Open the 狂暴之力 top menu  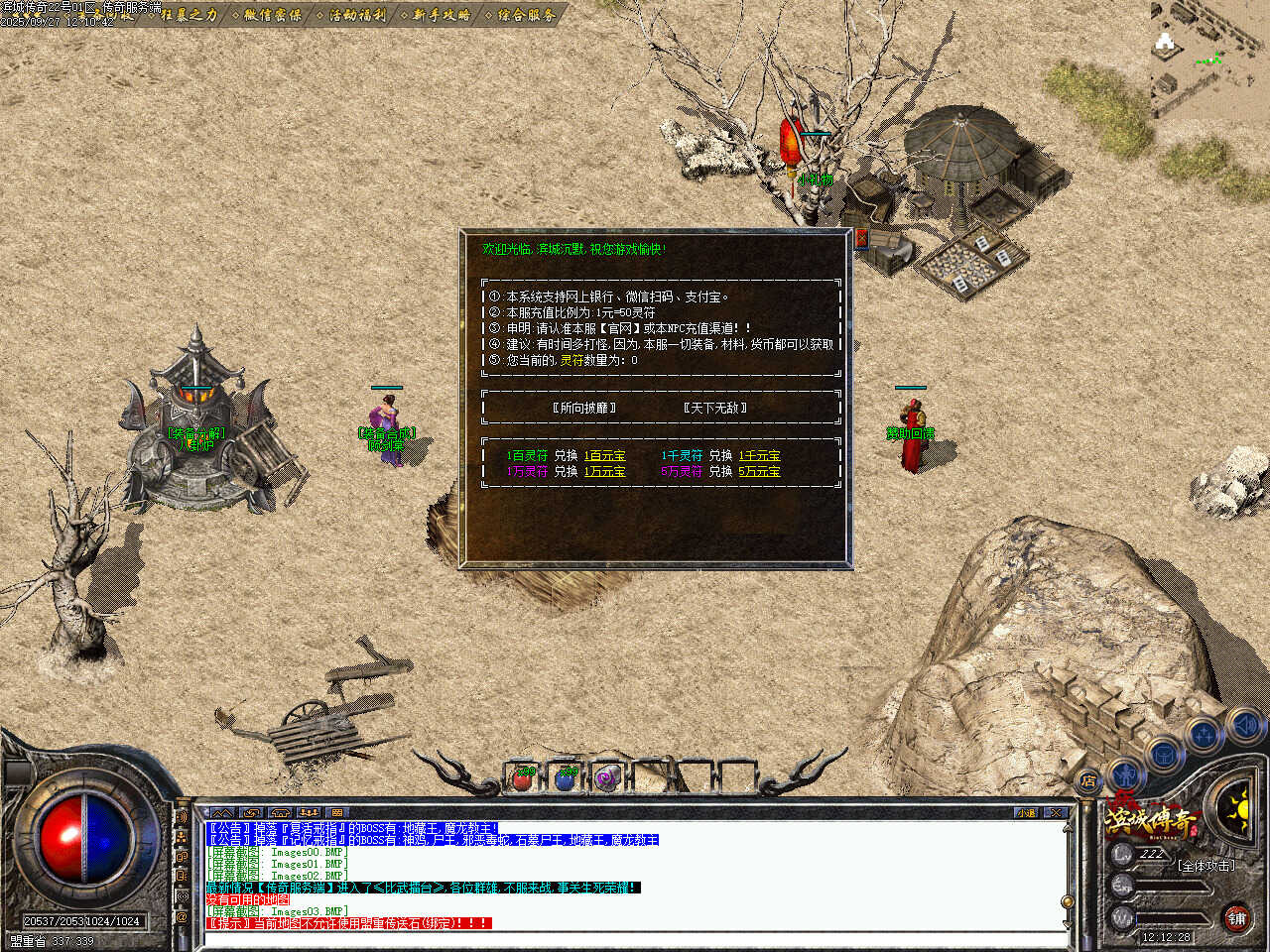[188, 14]
